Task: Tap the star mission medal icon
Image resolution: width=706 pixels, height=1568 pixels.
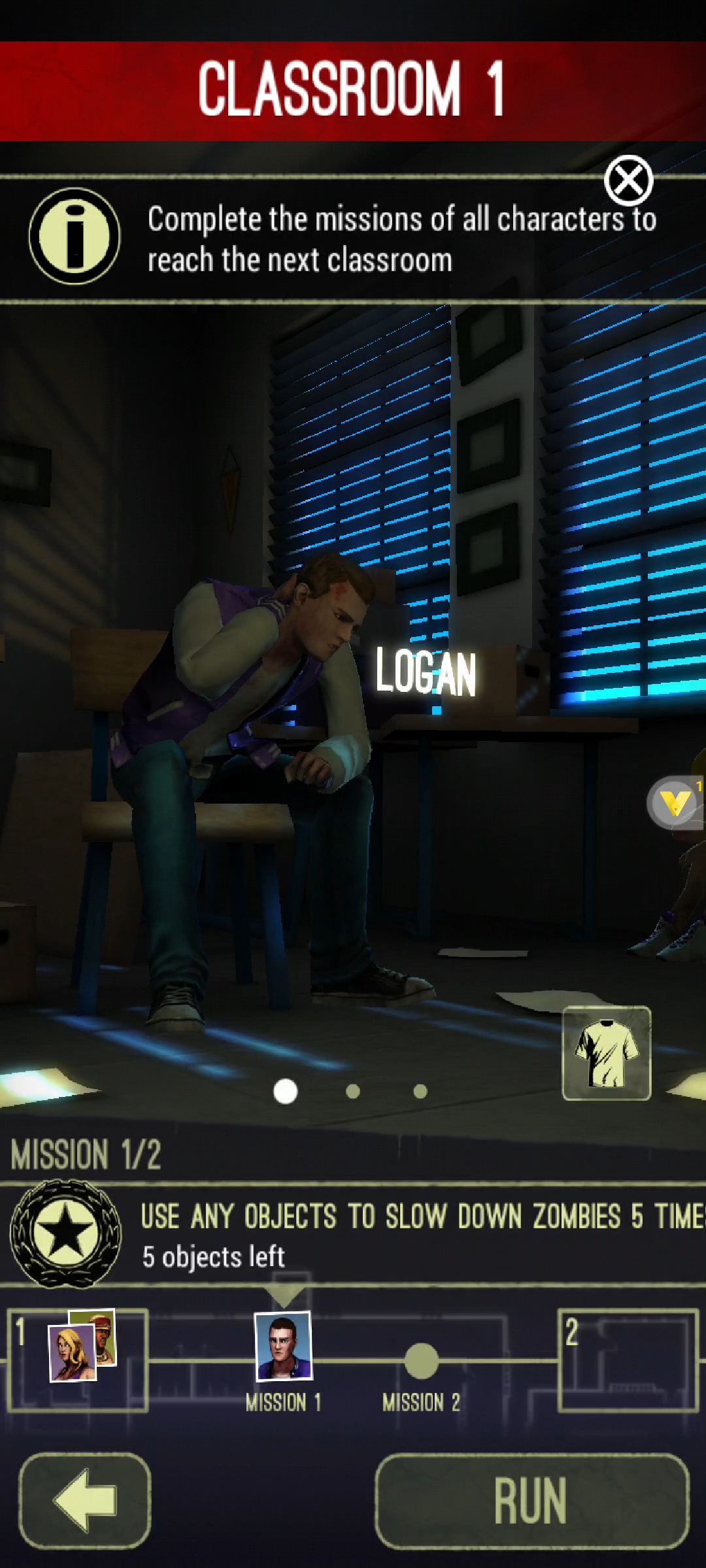Action: click(x=65, y=1233)
